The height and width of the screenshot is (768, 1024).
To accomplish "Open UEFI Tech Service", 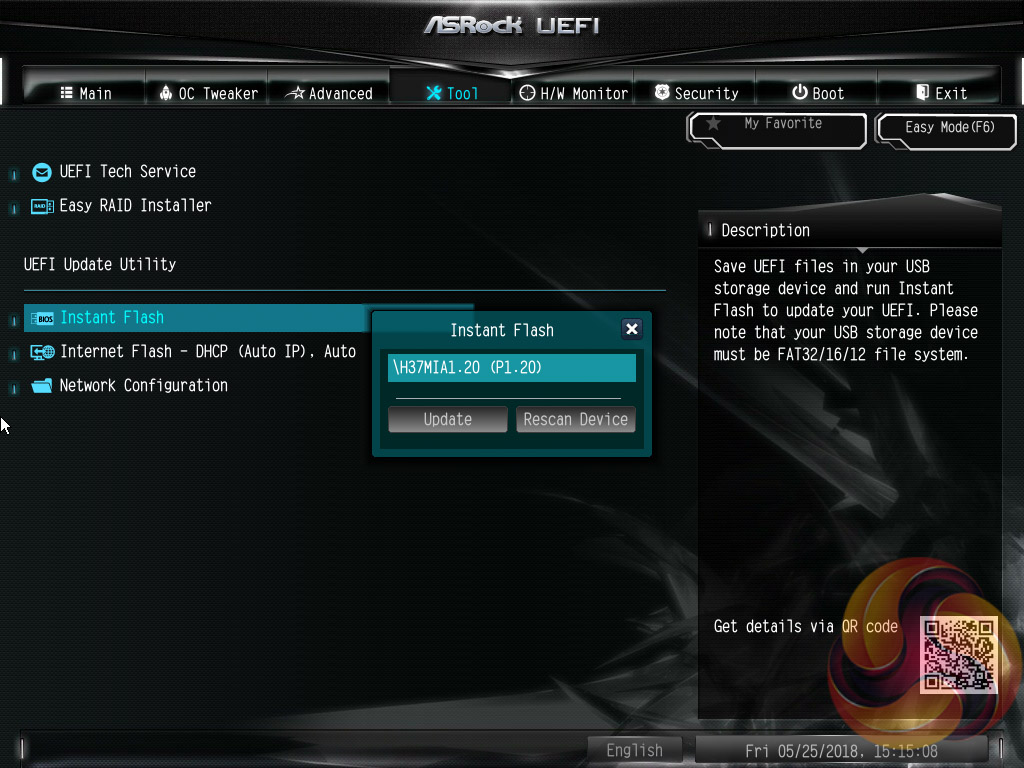I will tap(127, 171).
